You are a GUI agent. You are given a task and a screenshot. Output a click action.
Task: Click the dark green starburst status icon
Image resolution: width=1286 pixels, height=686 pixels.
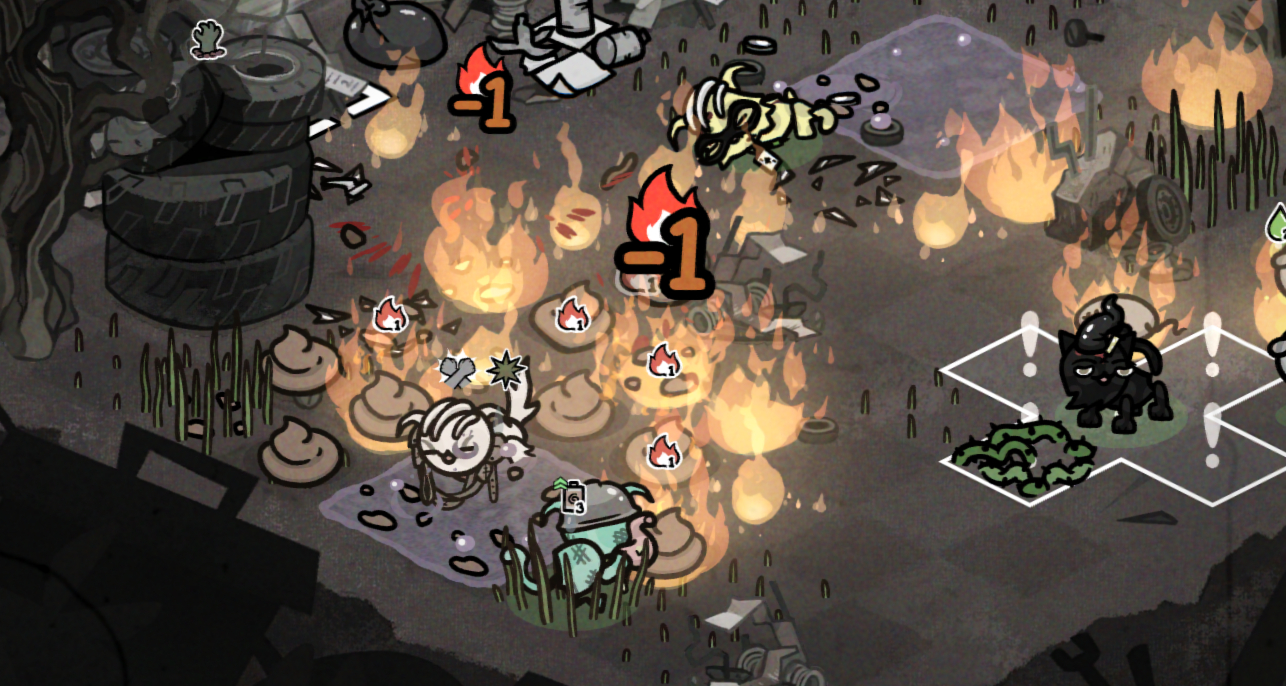[505, 371]
